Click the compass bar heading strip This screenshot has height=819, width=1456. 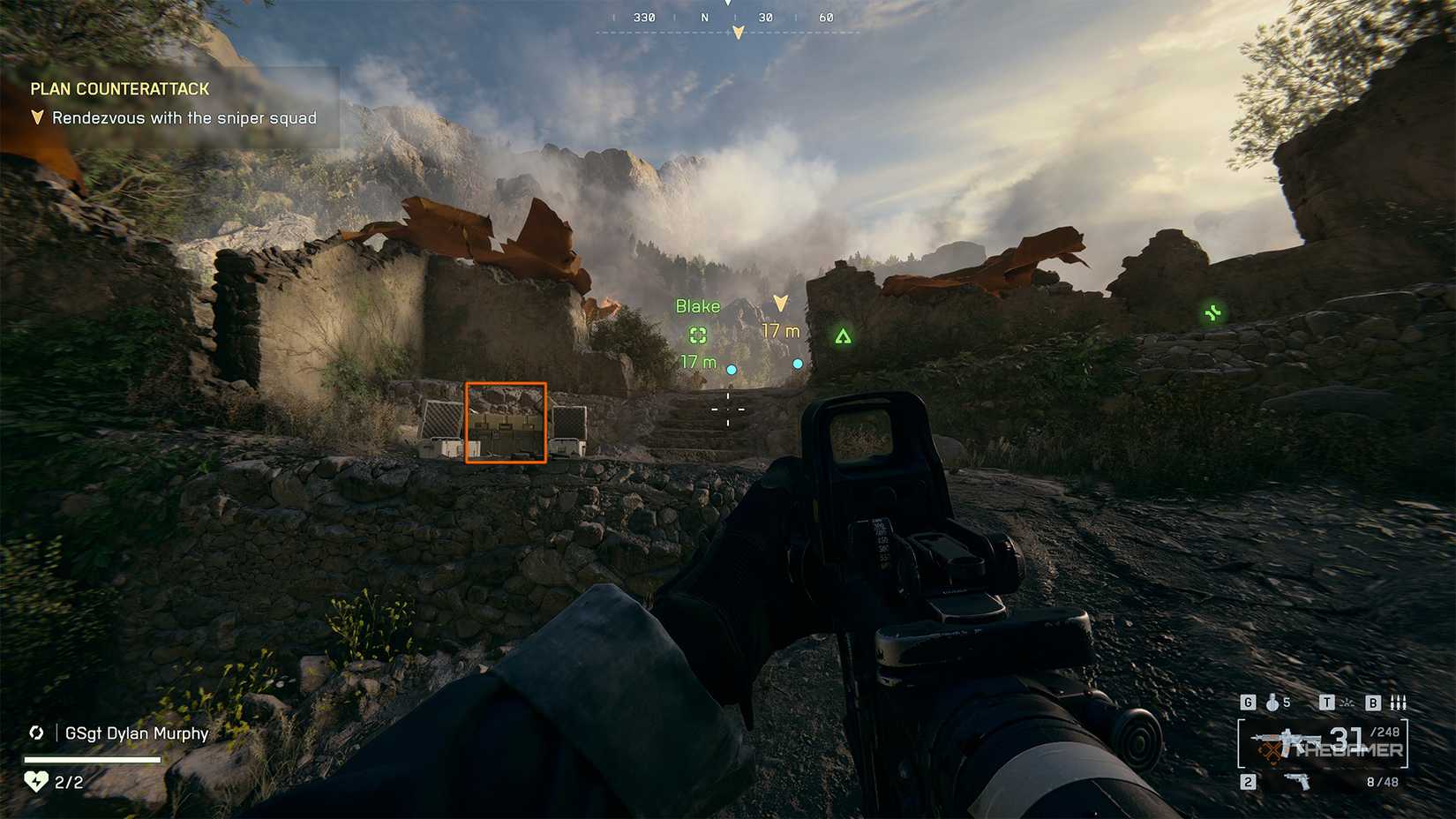click(x=728, y=19)
